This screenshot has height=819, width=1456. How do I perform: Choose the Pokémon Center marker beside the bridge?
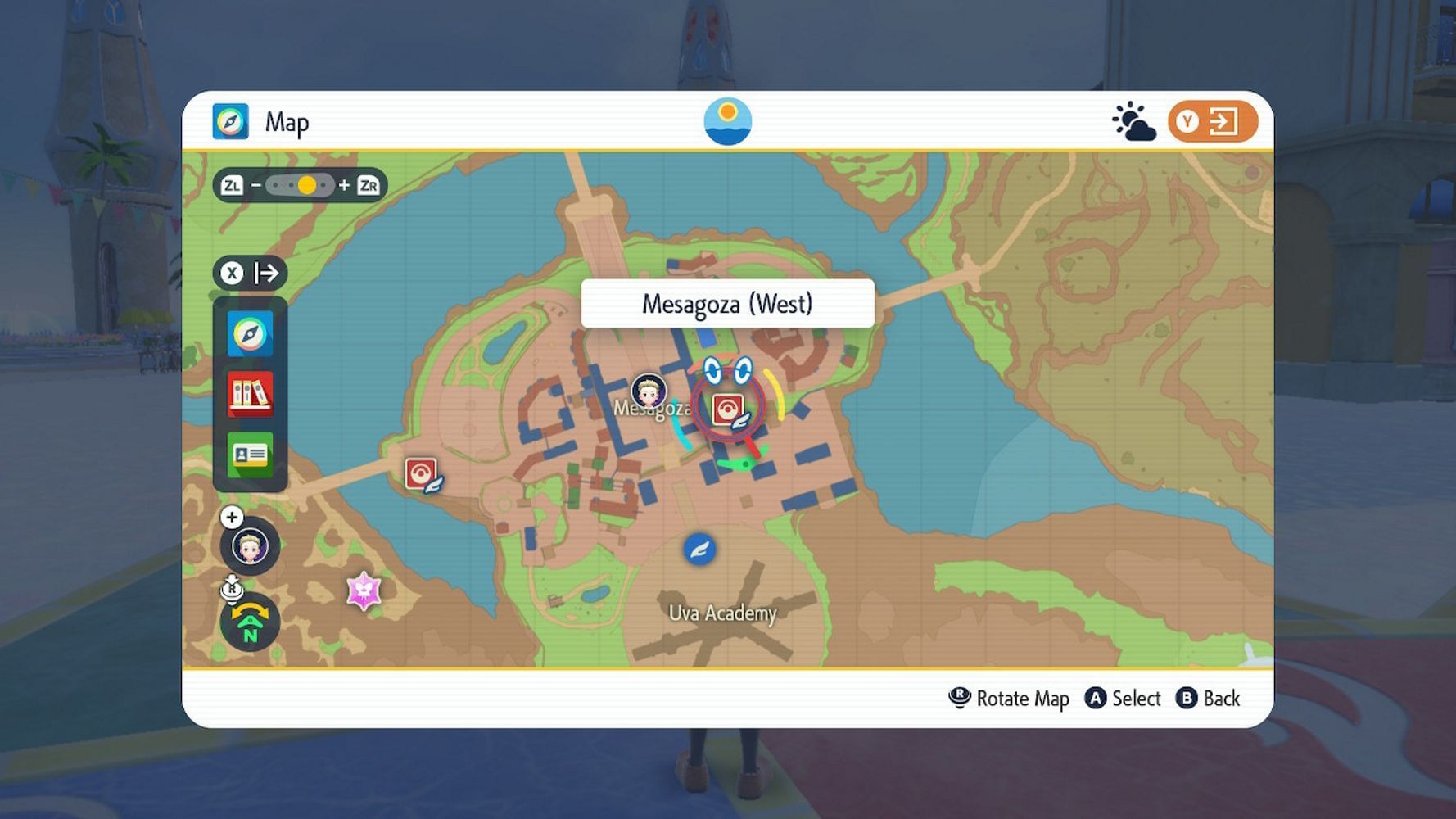(x=421, y=473)
